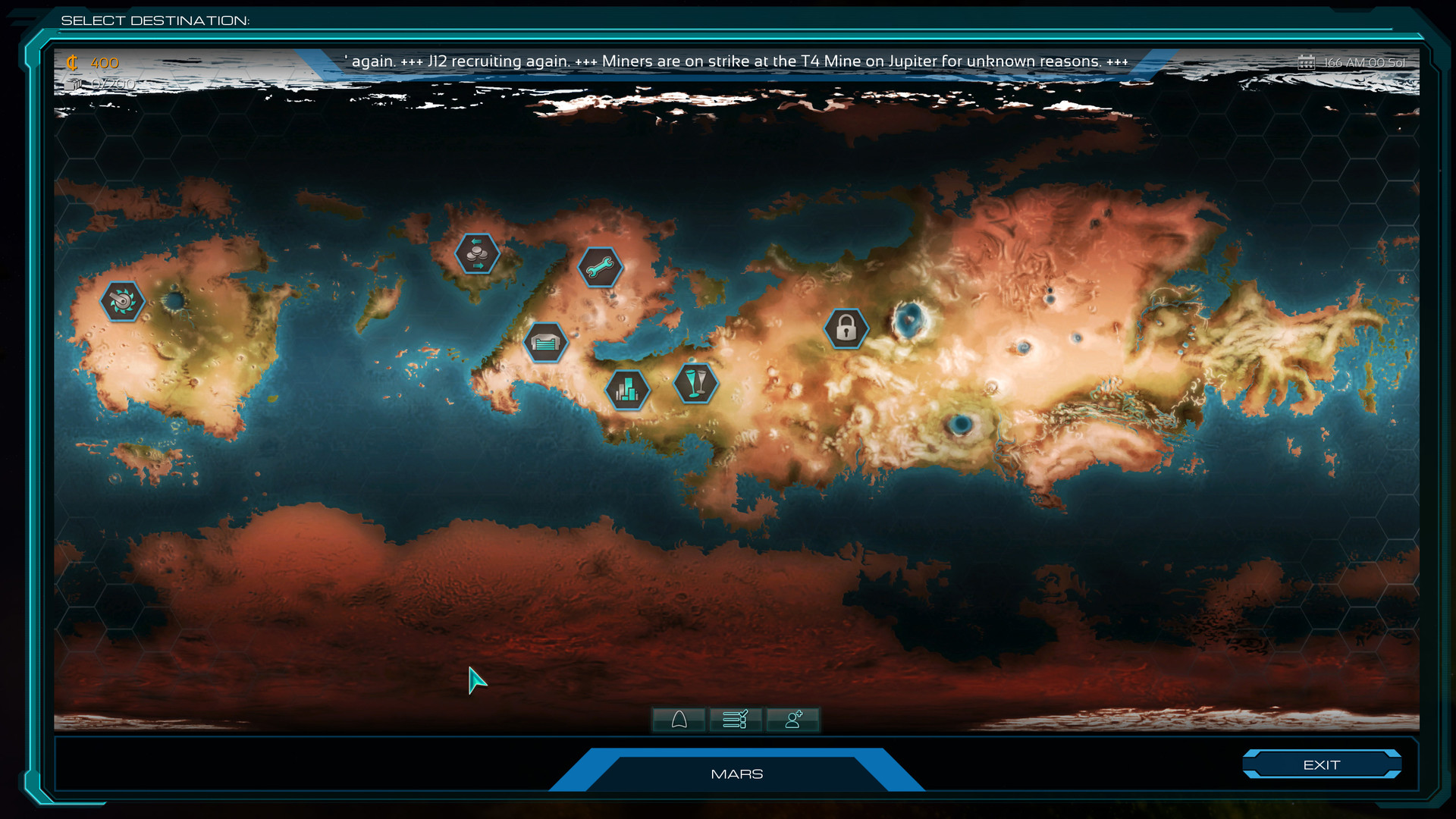Screen dimensions: 1456x819
Task: Click the MARS destination banner
Action: click(x=736, y=773)
